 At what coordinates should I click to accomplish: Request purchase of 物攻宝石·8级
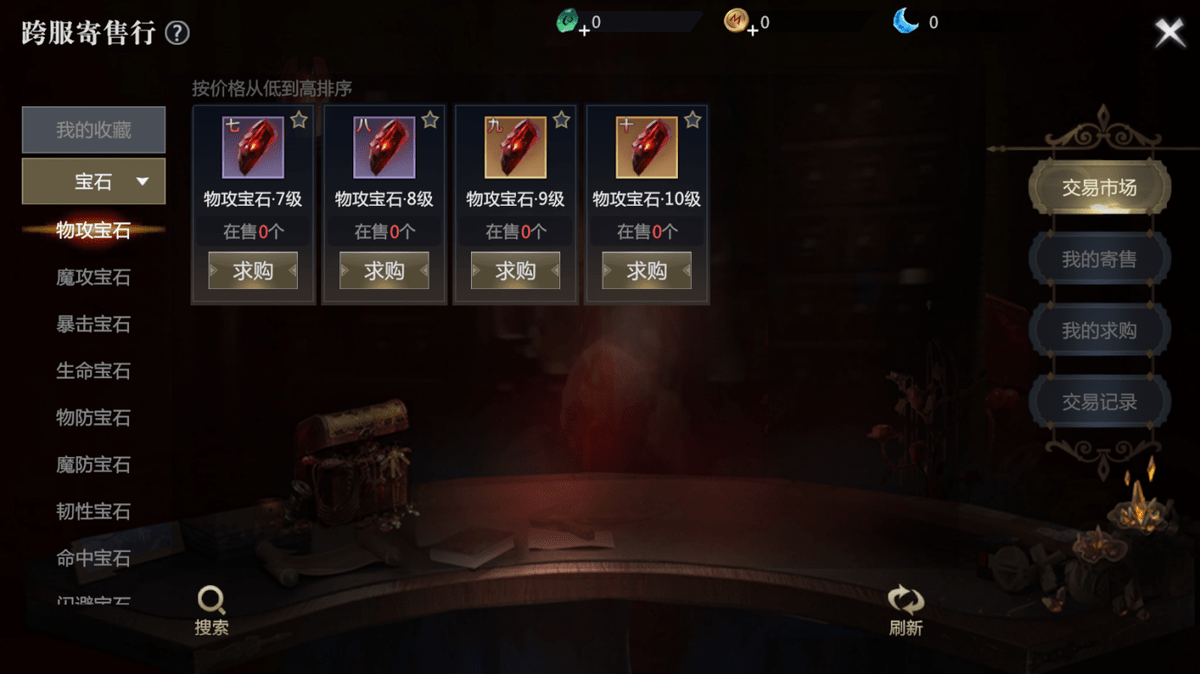pos(384,270)
